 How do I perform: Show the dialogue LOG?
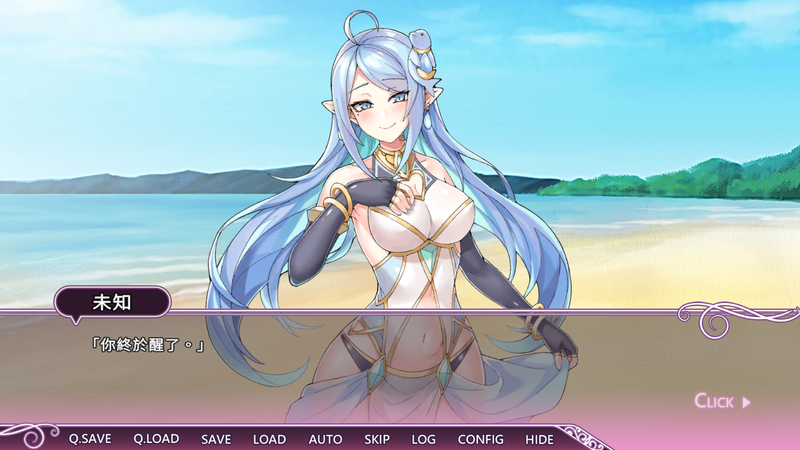(x=423, y=439)
